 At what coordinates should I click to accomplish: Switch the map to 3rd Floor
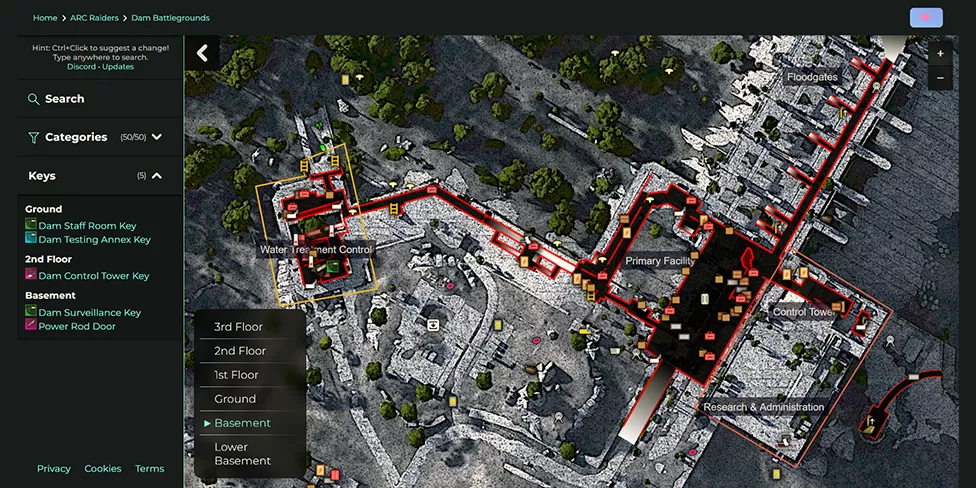[238, 327]
